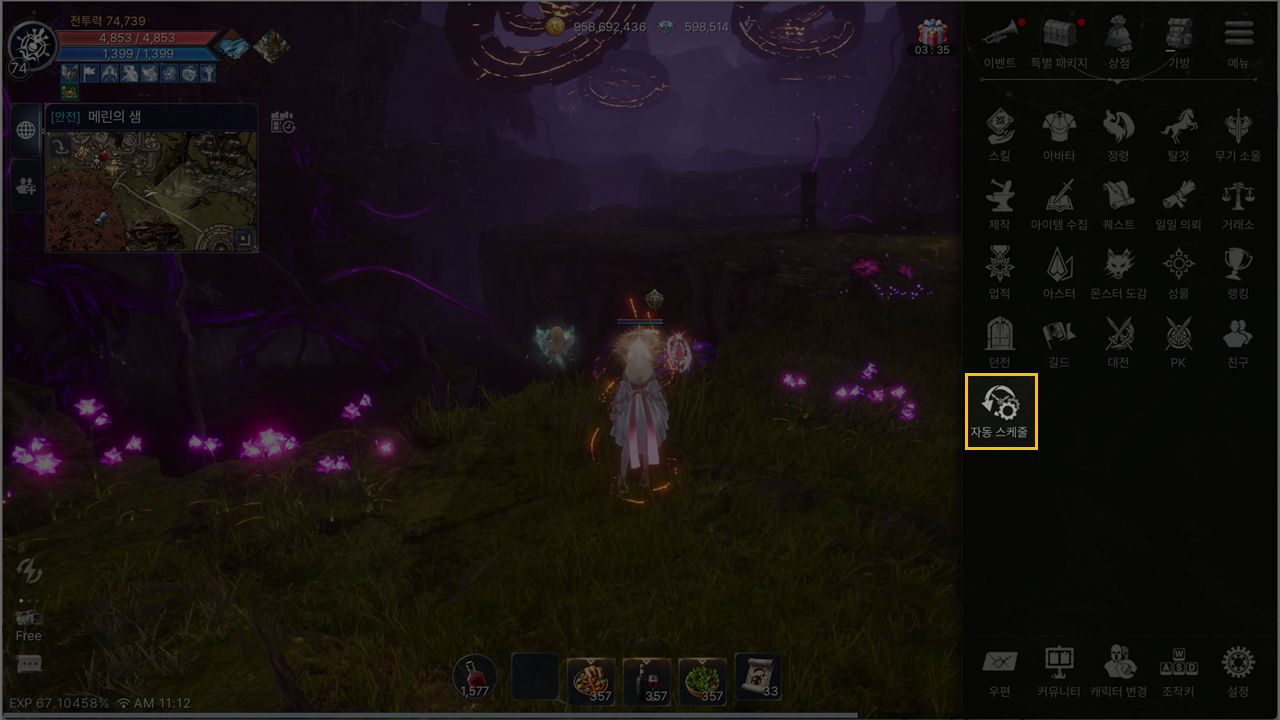Open the 거래소 marketplace

tap(1237, 202)
